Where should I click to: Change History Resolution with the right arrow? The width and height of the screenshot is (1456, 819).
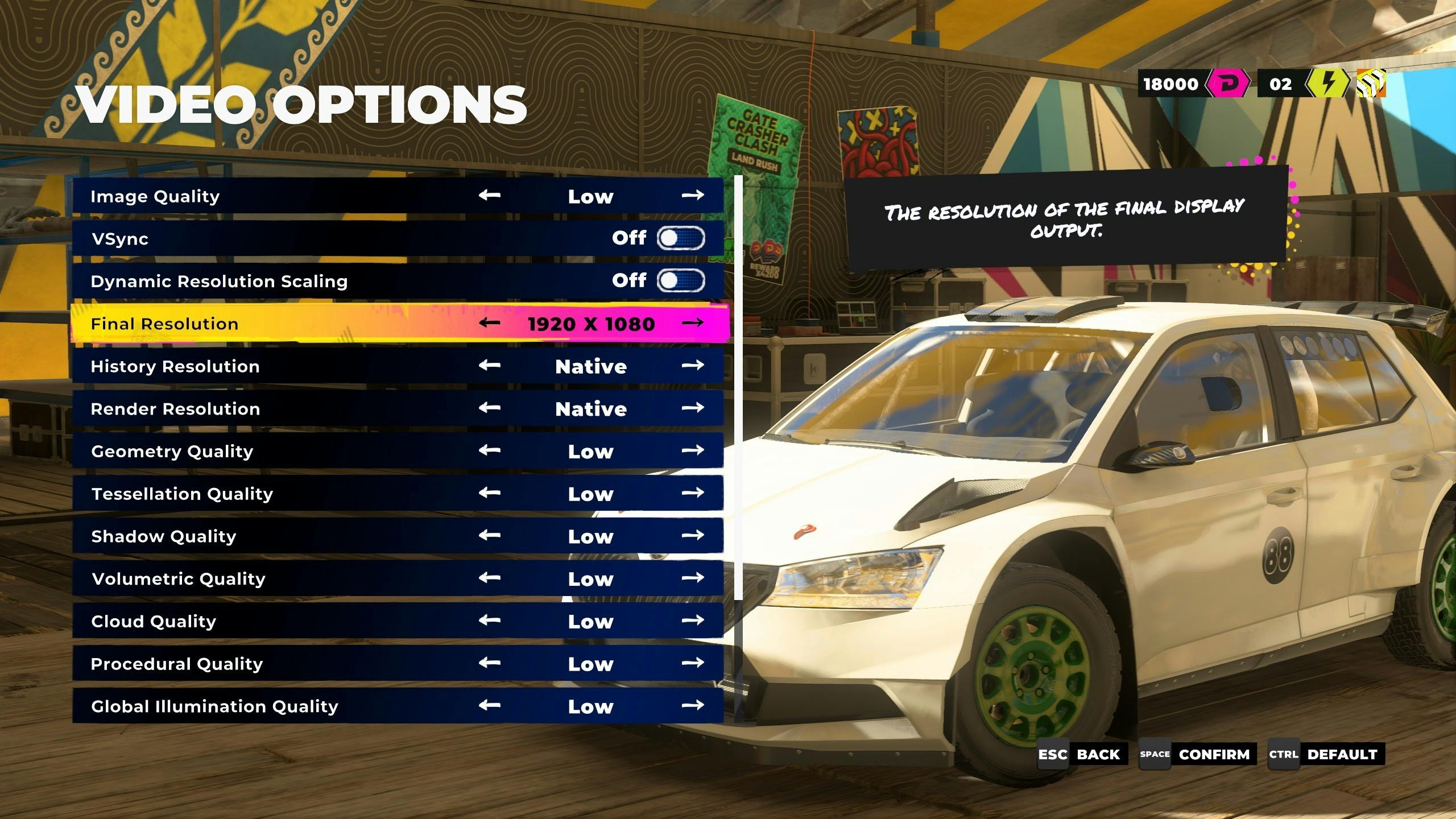coord(692,366)
